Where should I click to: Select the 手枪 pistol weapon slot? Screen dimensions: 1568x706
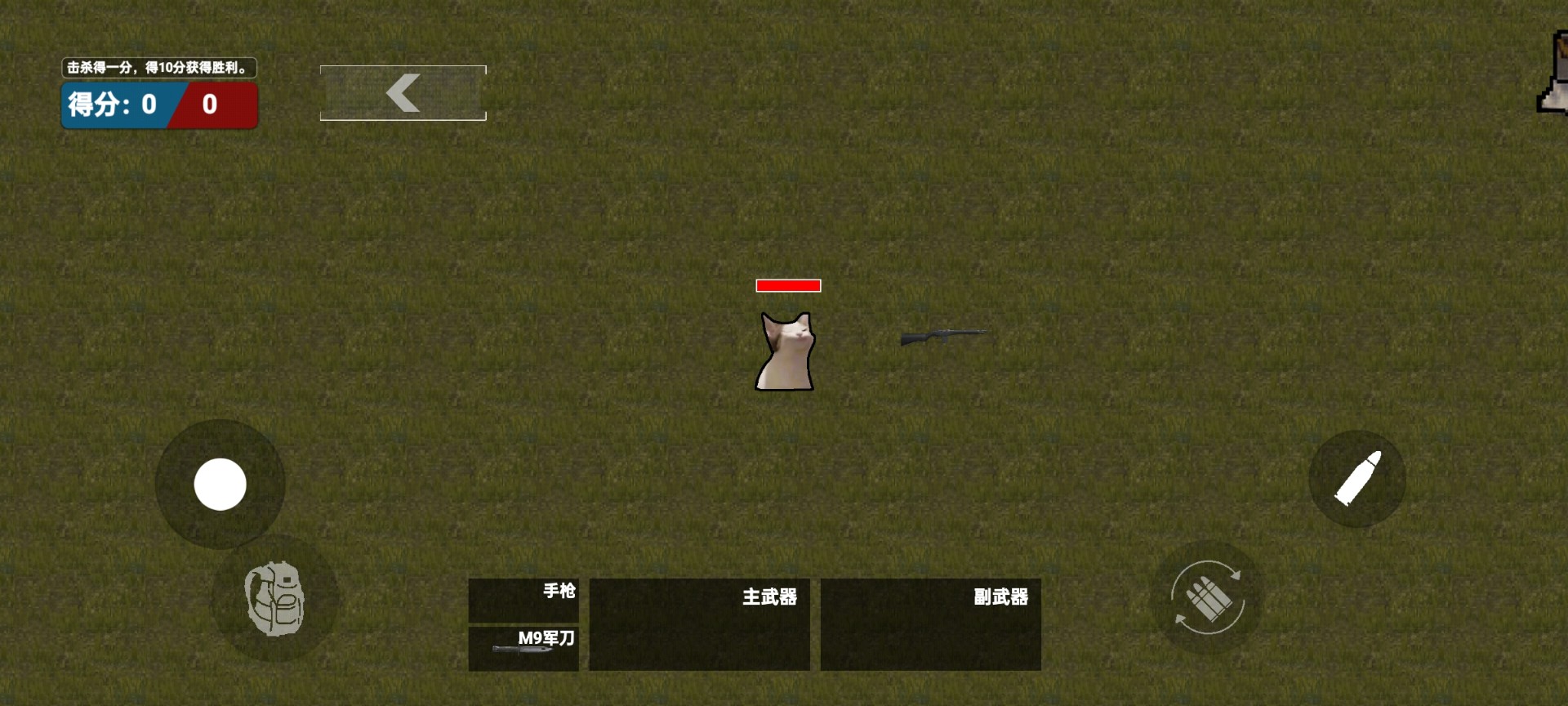523,598
